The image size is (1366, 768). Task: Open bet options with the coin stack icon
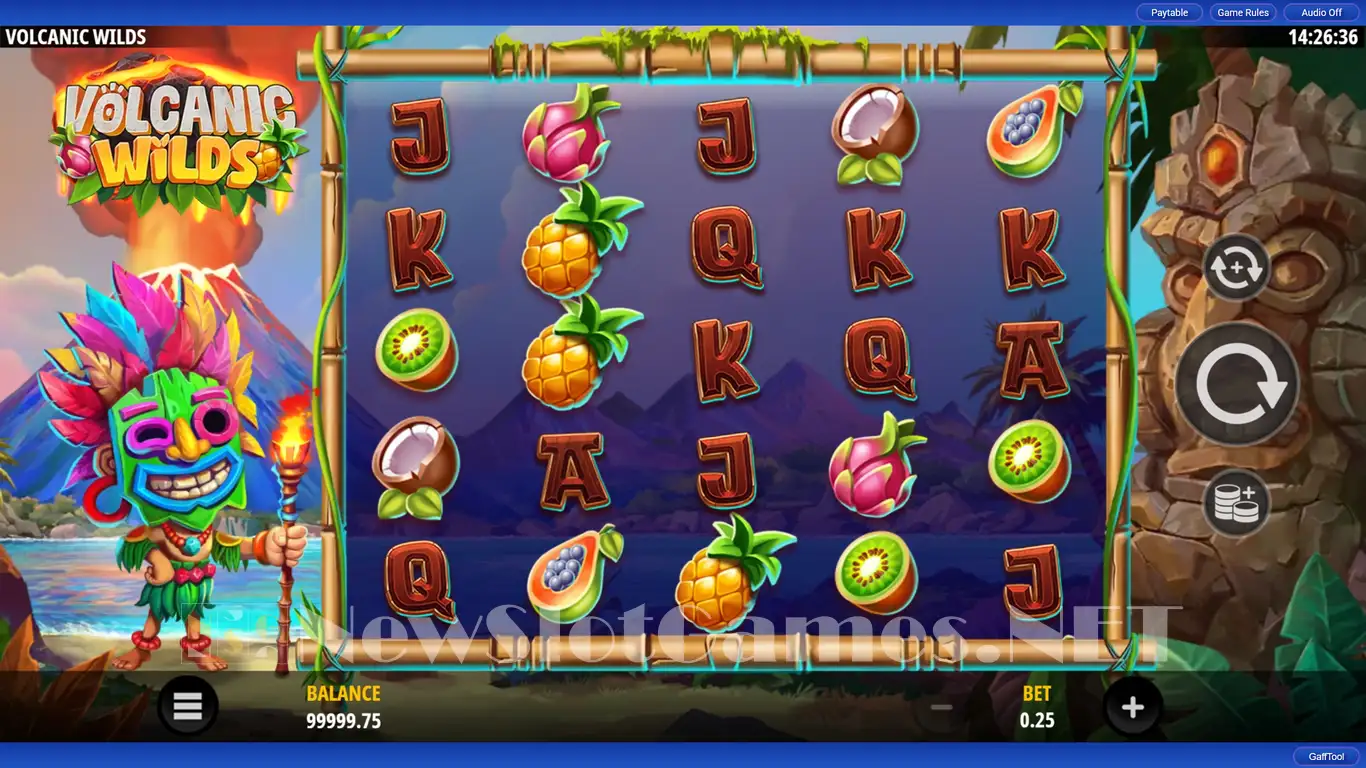click(x=1237, y=502)
